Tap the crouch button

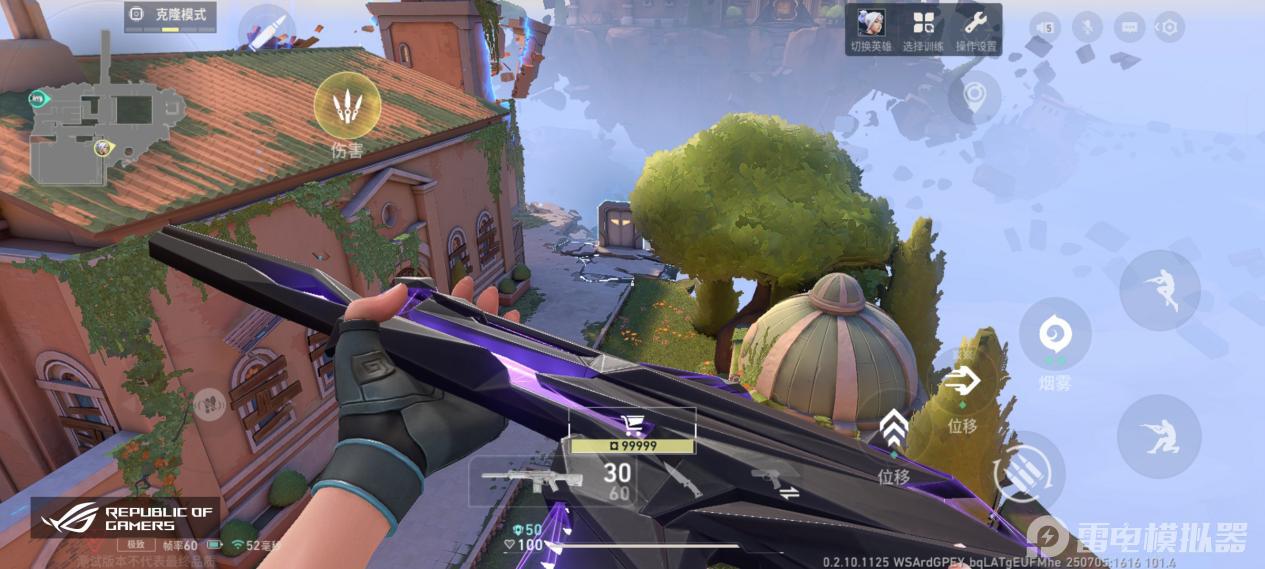point(1158,436)
